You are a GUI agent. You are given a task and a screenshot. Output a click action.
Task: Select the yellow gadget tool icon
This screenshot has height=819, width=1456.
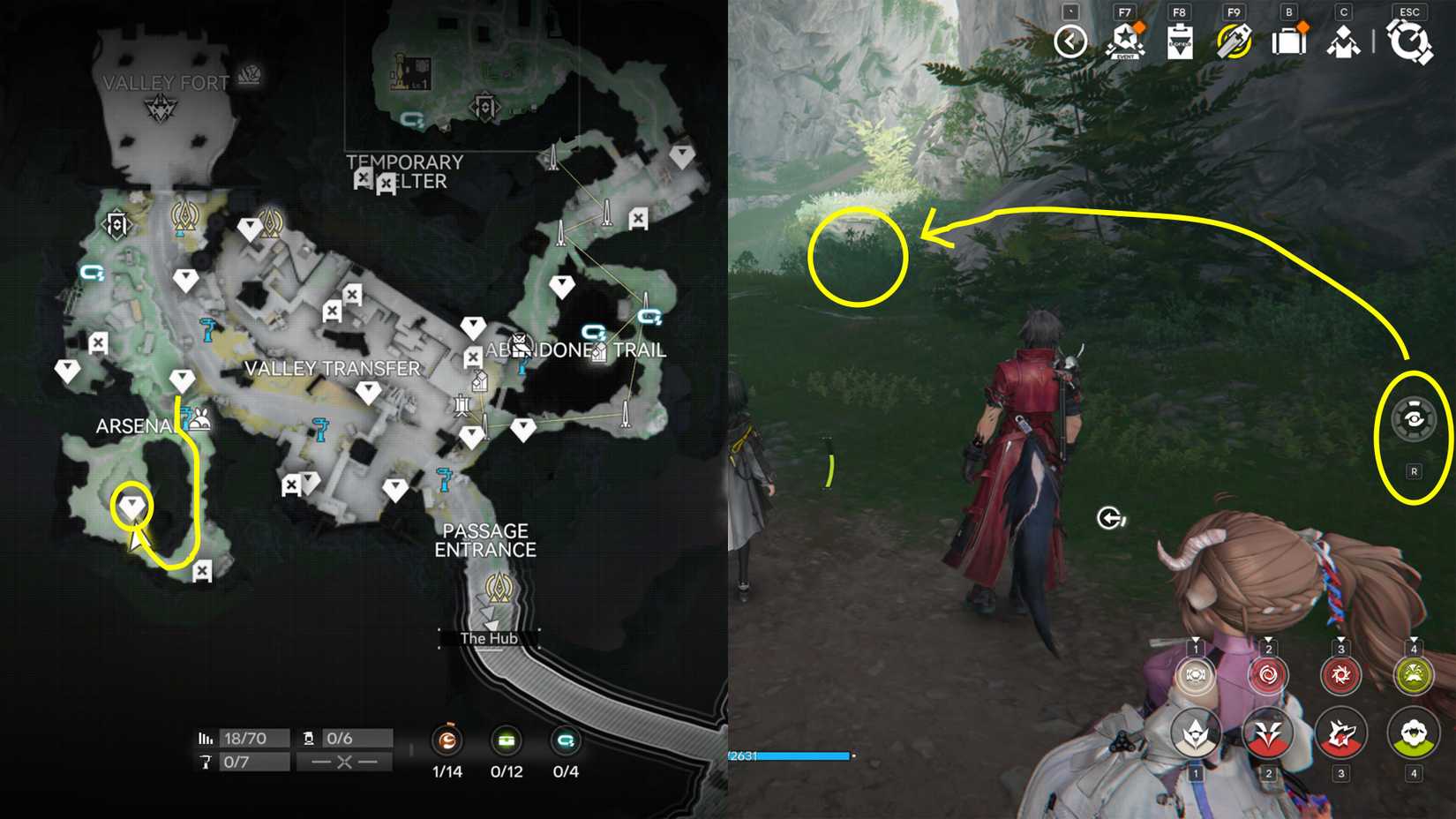(x=1234, y=40)
